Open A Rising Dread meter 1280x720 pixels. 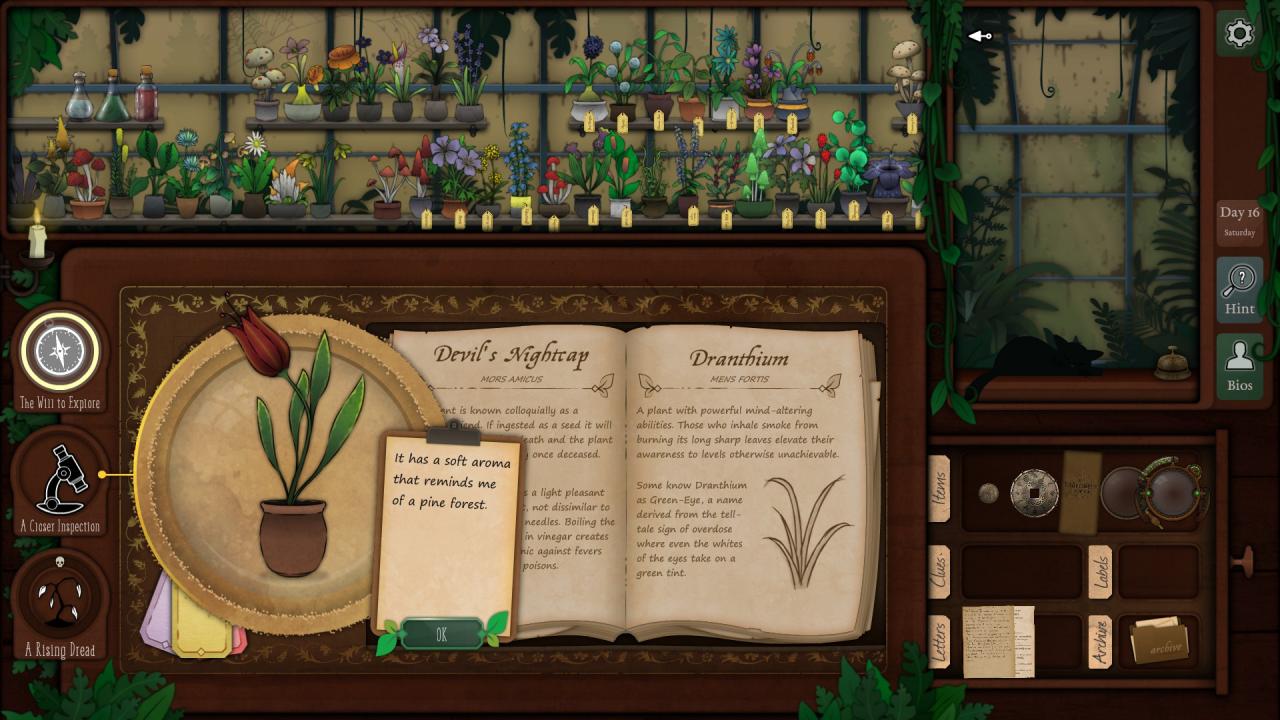point(60,600)
